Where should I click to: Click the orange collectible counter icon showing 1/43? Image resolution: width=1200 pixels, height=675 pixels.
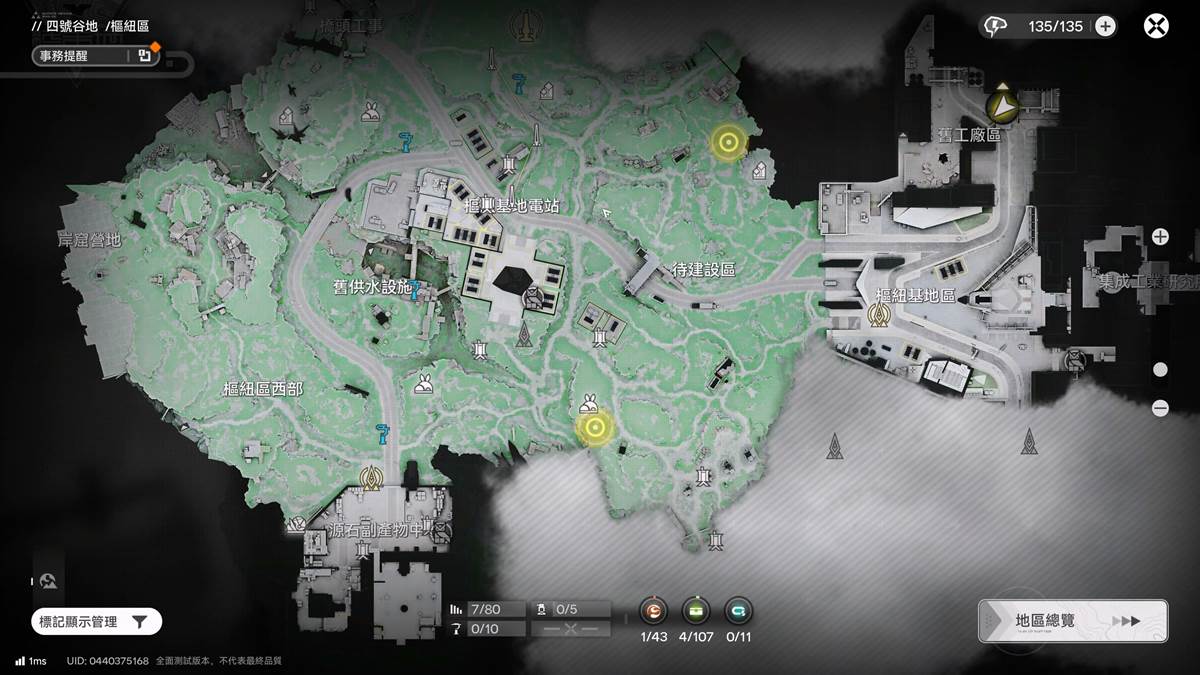(x=654, y=611)
